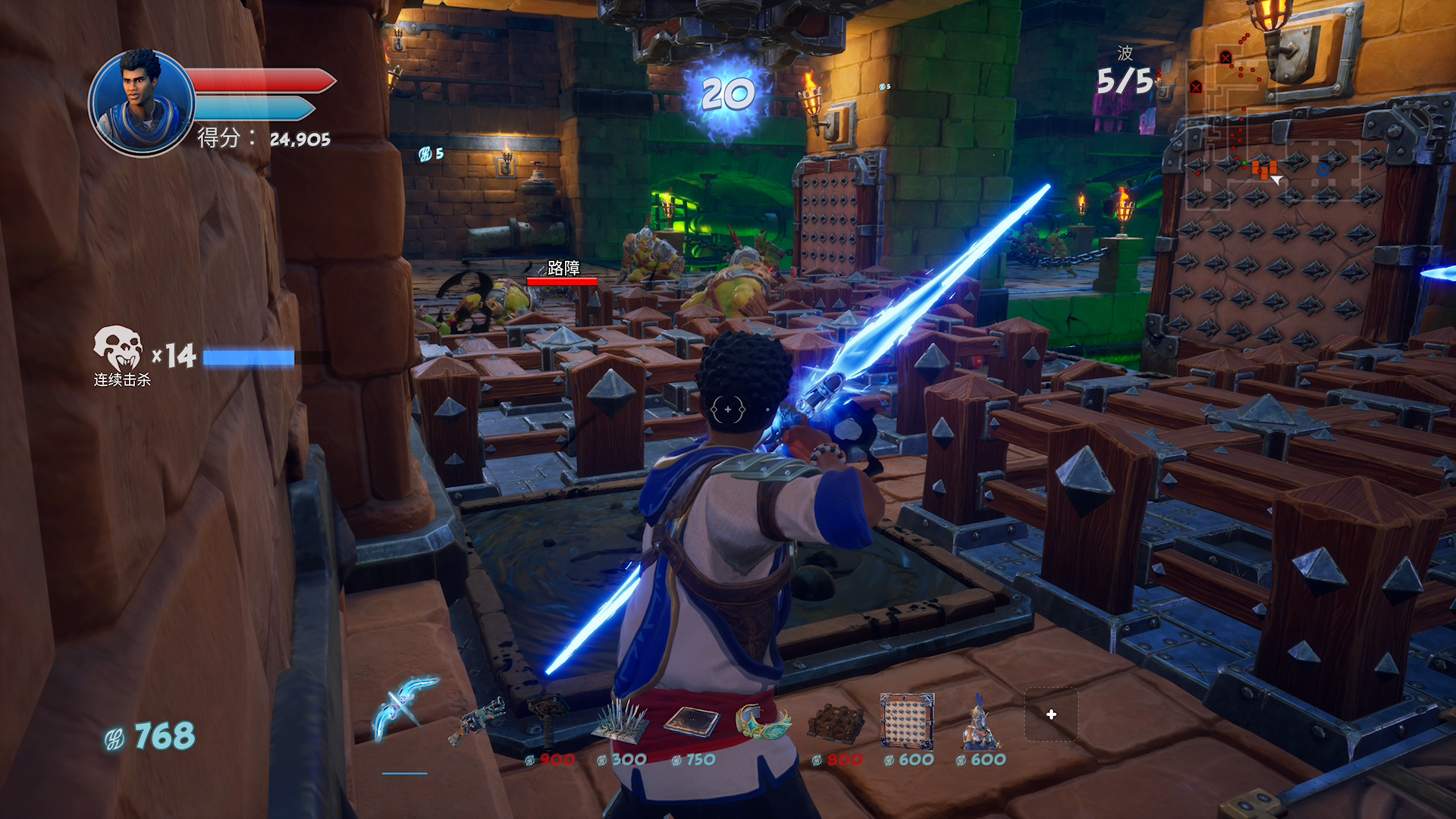
Task: Select the blue rift marker on minimap
Action: coord(1323,170)
